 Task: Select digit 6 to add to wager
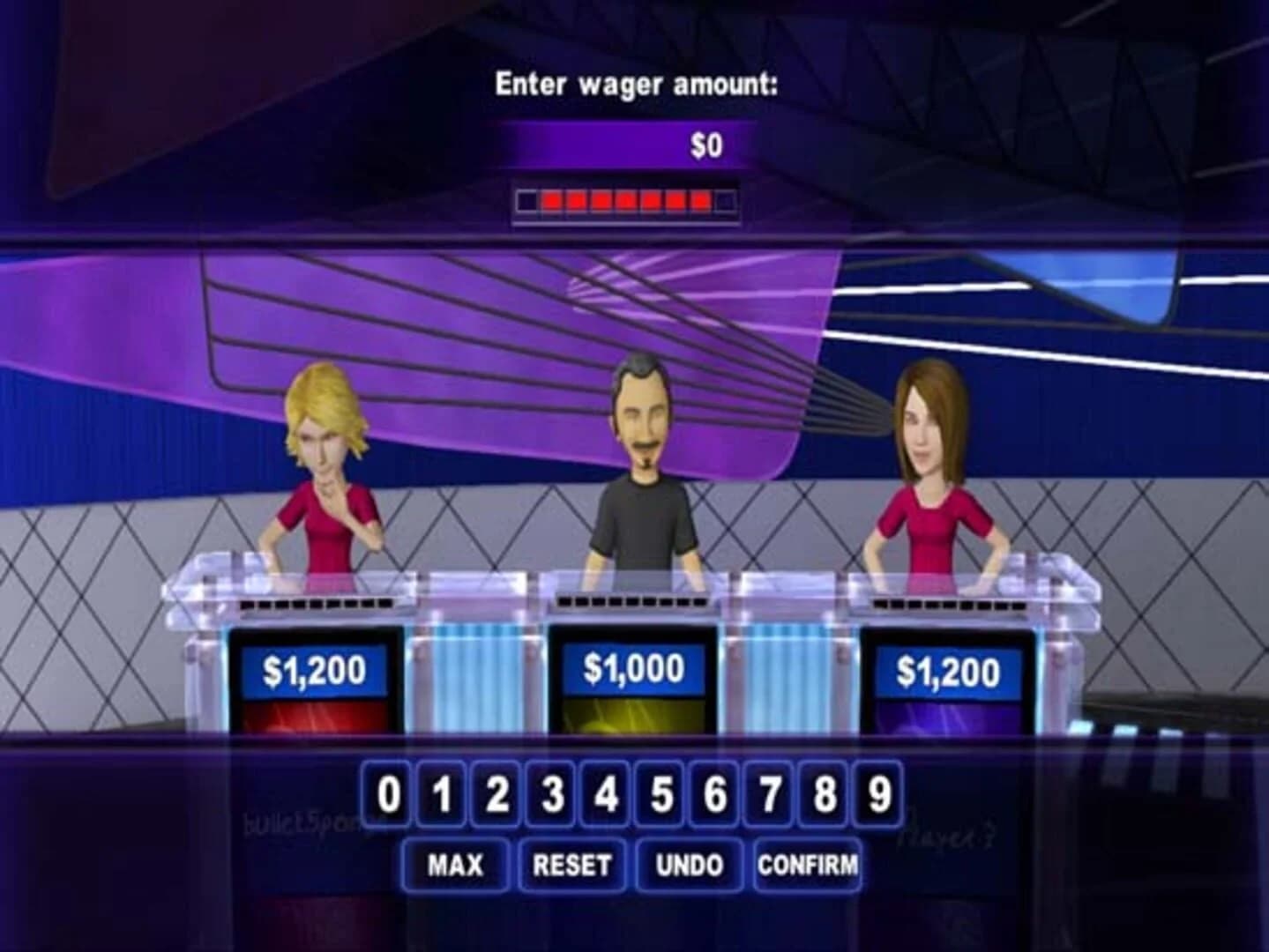pyautogui.click(x=714, y=794)
